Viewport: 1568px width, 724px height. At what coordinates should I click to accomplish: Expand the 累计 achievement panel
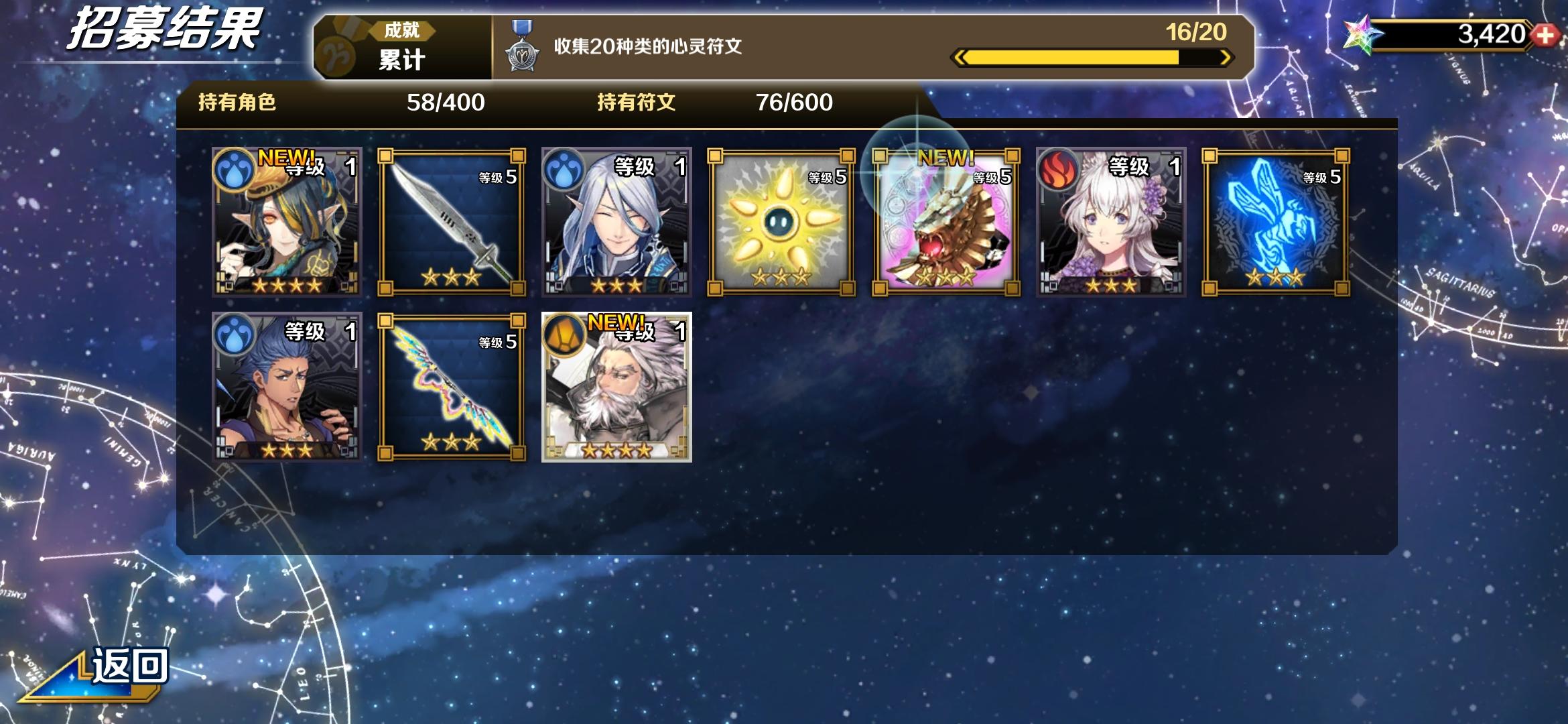400,57
